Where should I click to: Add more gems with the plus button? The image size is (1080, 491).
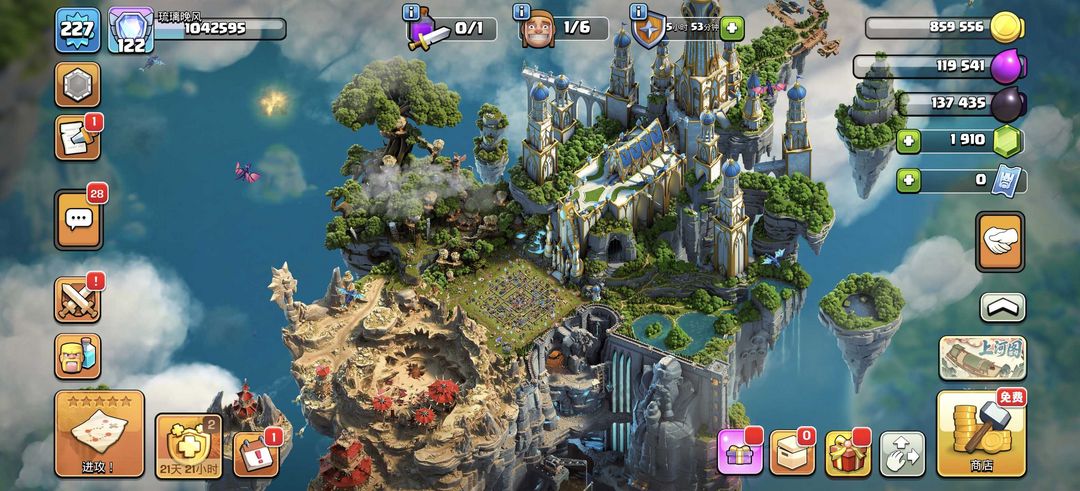click(x=909, y=141)
